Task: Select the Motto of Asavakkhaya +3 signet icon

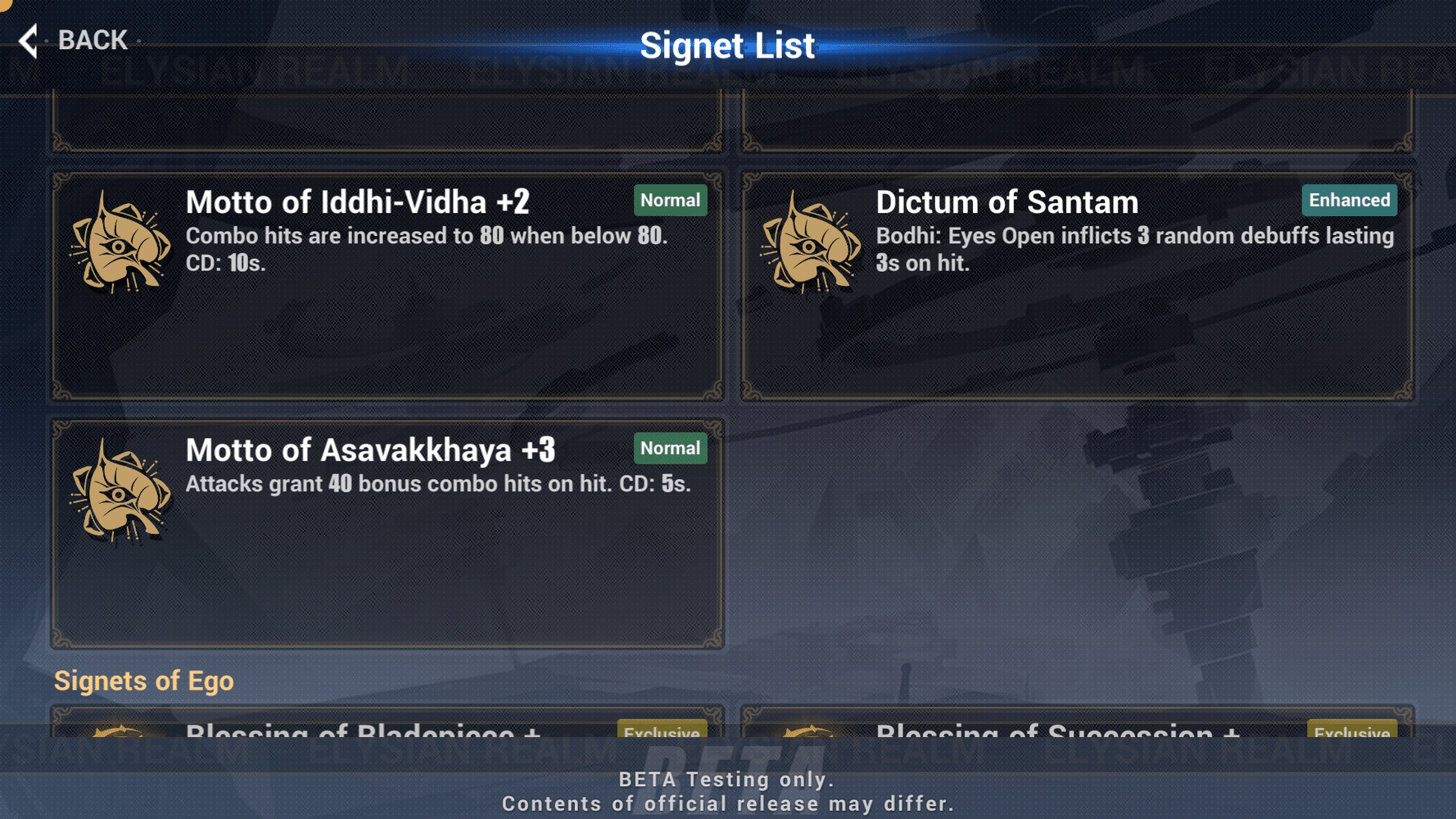Action: [x=120, y=495]
